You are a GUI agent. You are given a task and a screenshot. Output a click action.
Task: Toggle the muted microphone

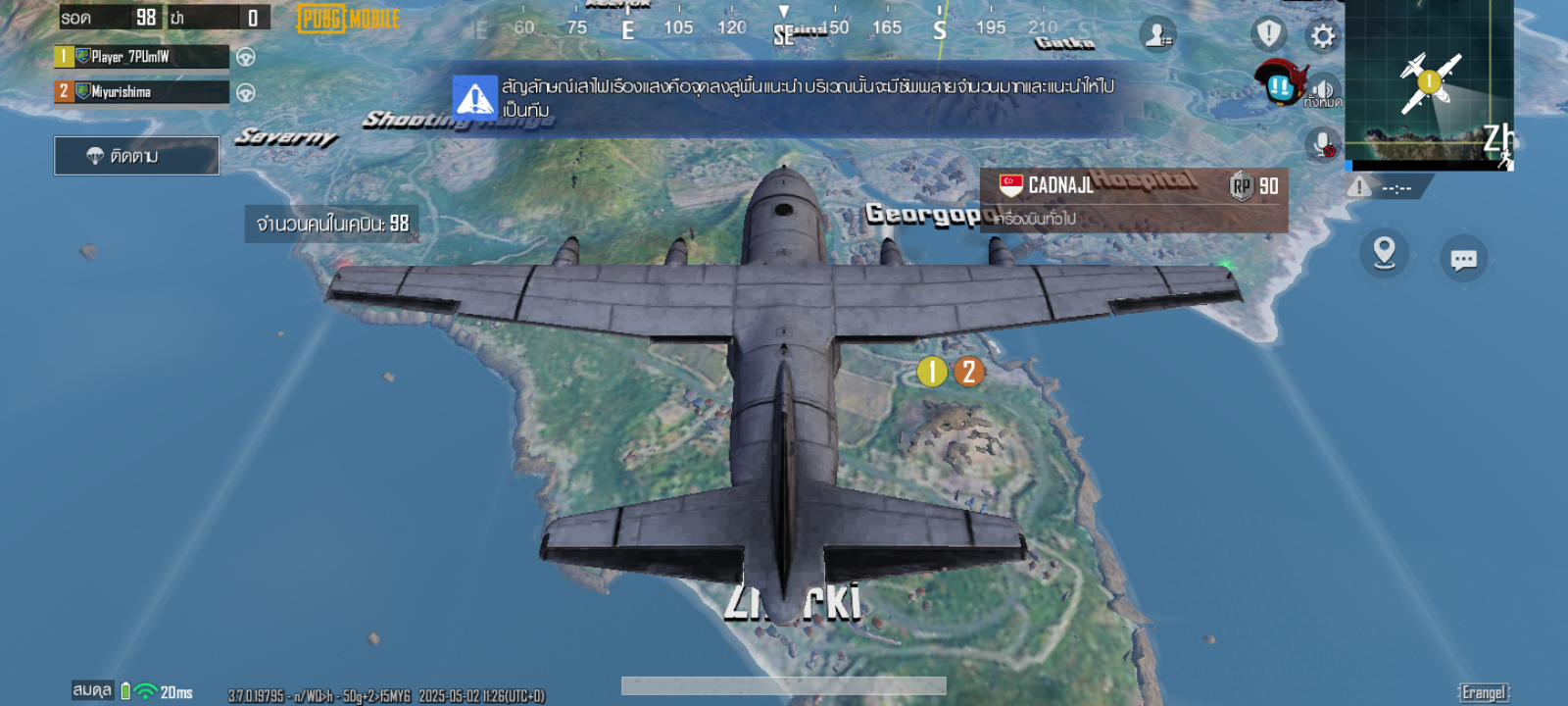[x=1323, y=145]
